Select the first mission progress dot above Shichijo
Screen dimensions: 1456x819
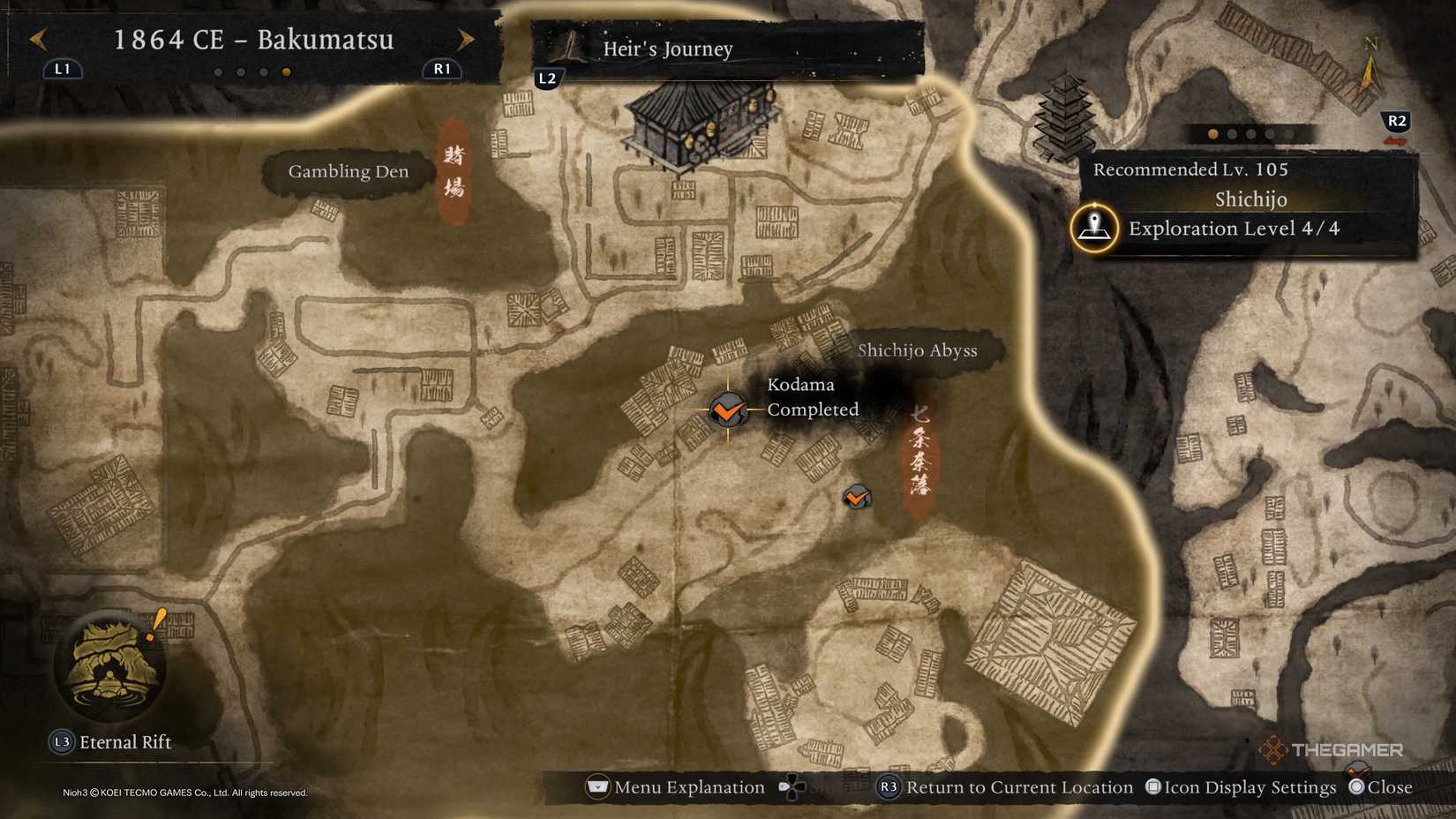(x=1212, y=134)
